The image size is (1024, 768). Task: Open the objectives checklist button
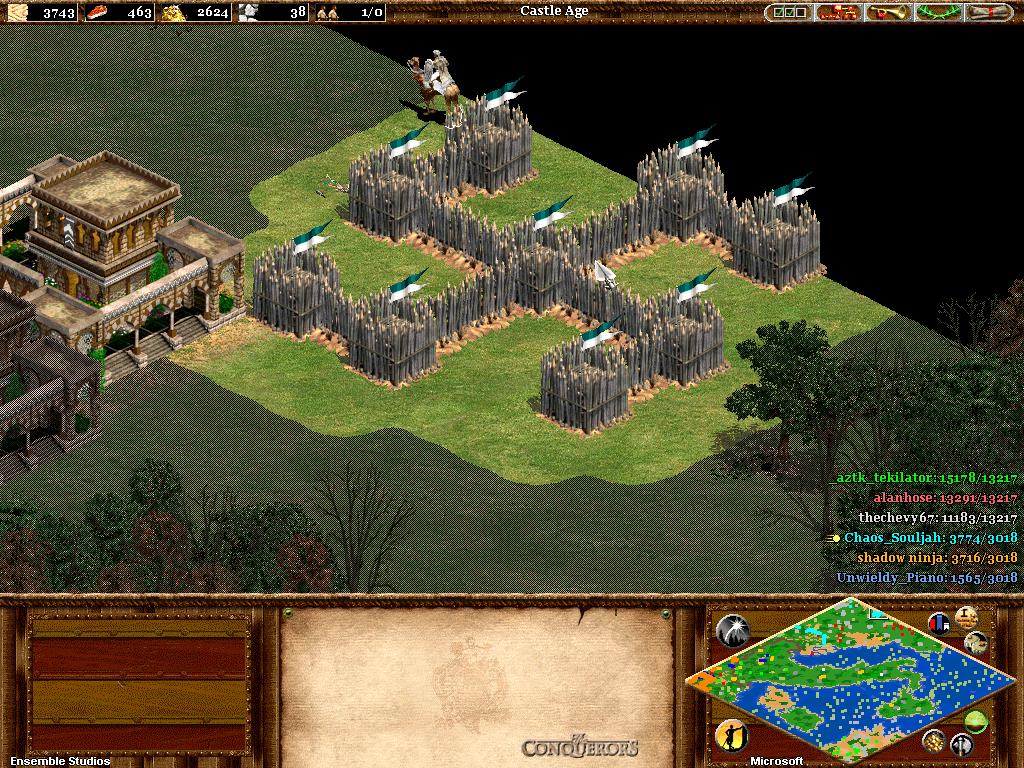coord(789,12)
